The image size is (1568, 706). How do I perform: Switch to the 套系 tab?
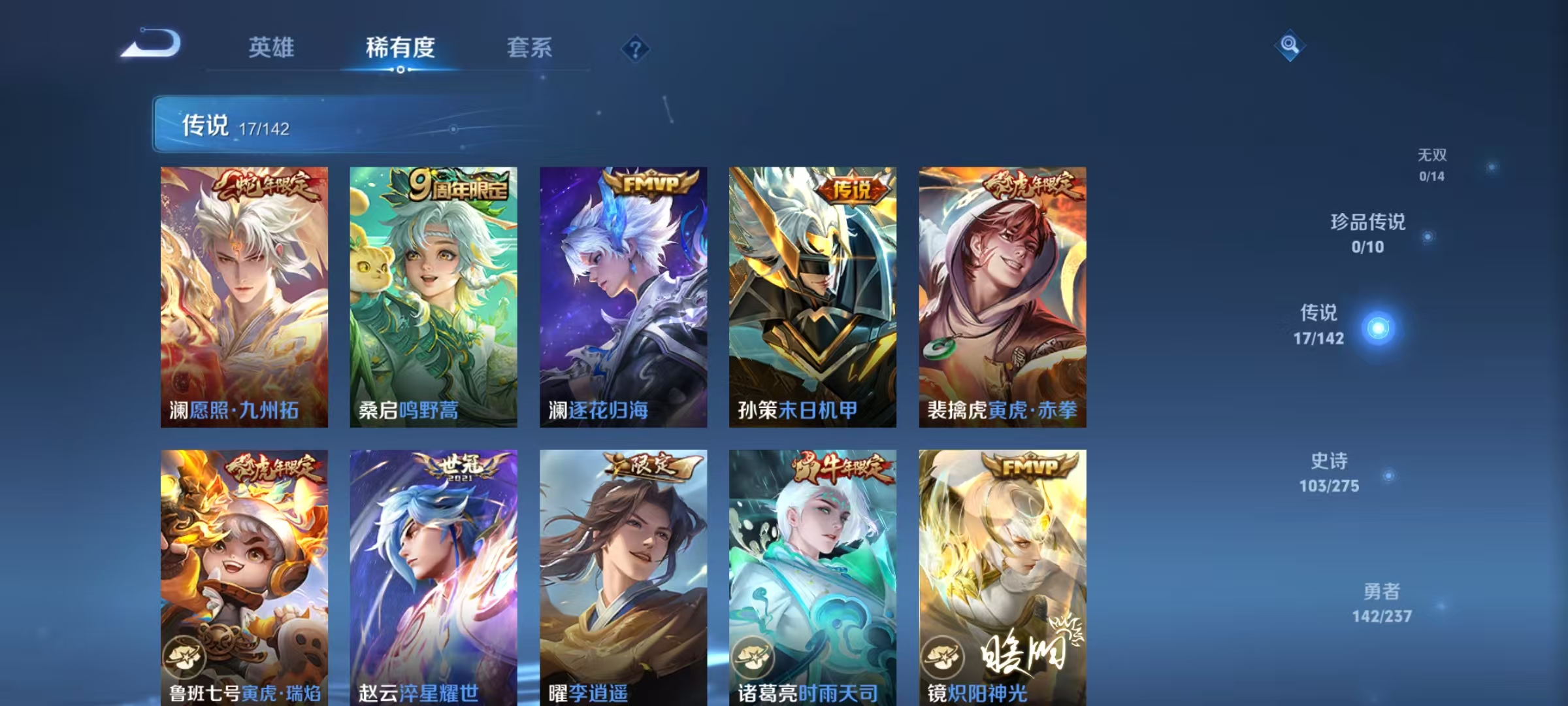(529, 47)
